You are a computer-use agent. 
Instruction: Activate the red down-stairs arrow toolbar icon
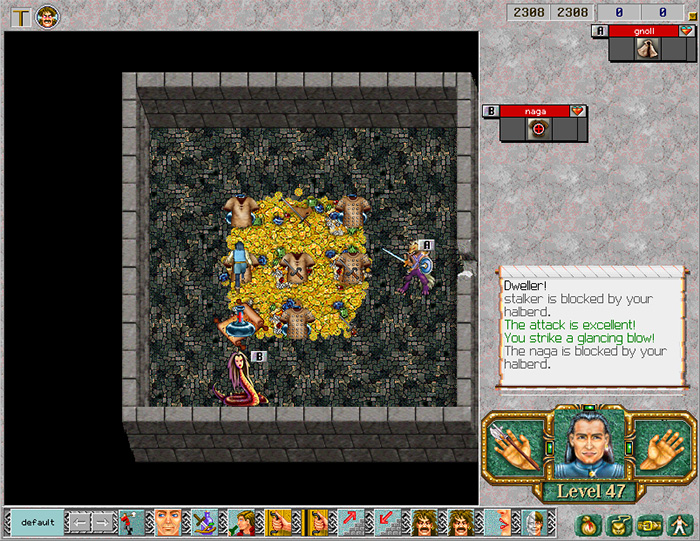tap(385, 522)
